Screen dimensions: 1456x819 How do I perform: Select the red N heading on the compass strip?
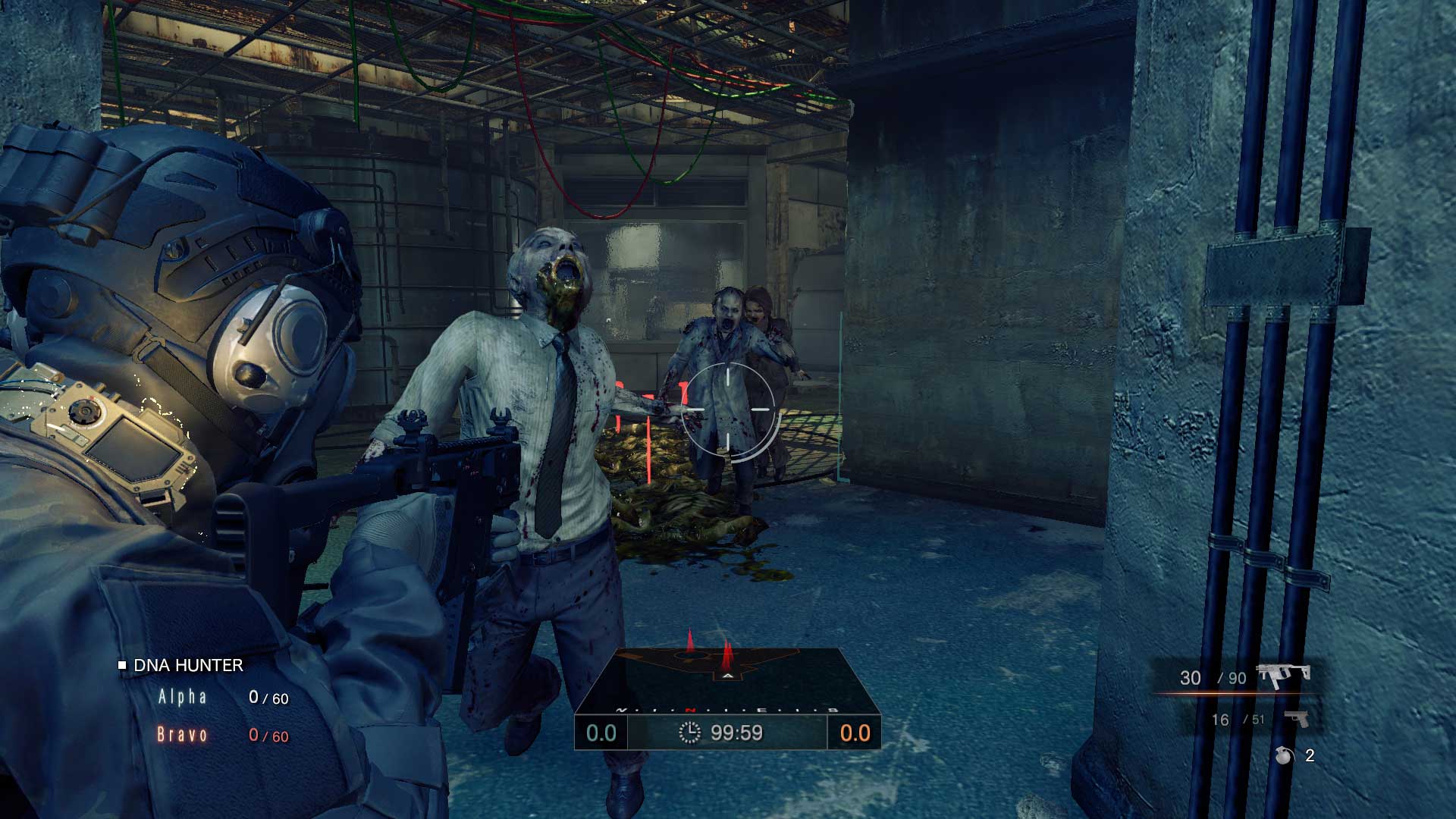coord(692,710)
